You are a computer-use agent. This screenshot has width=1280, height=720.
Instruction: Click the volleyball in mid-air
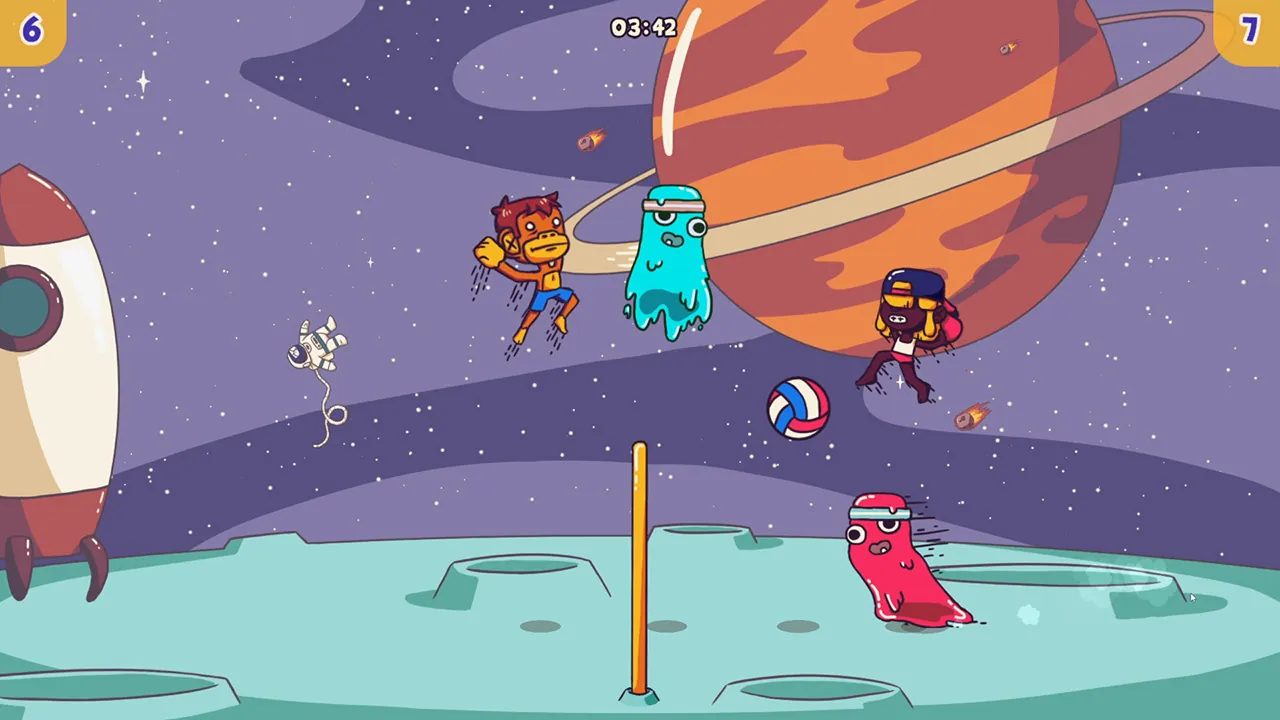(x=798, y=408)
